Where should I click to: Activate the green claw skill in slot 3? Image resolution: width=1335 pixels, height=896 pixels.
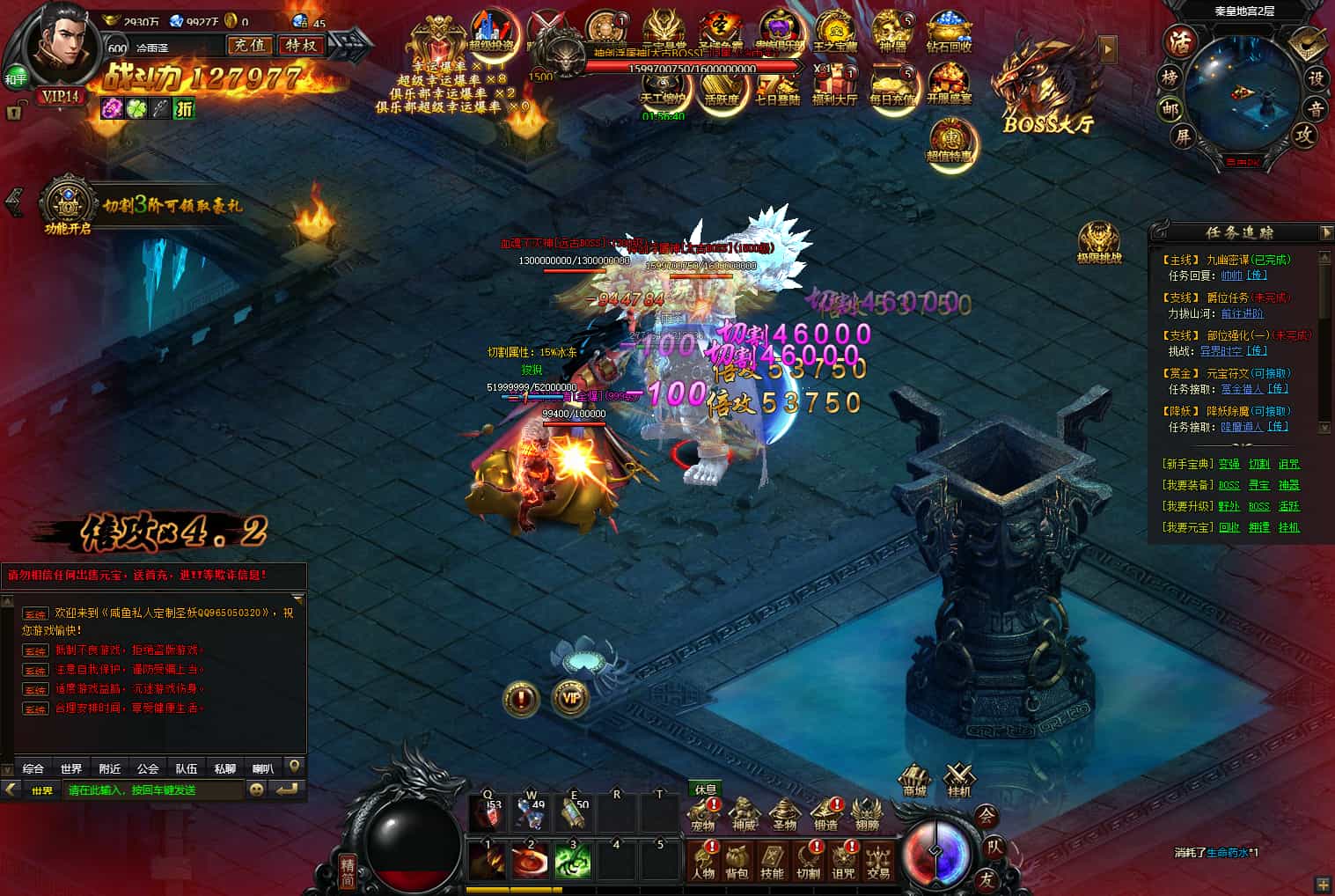573,861
